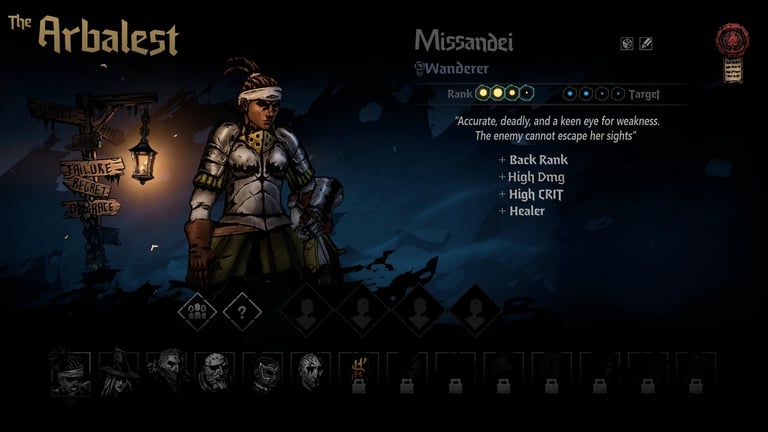
Task: Select the Wanderer hero path label
Action: [456, 69]
